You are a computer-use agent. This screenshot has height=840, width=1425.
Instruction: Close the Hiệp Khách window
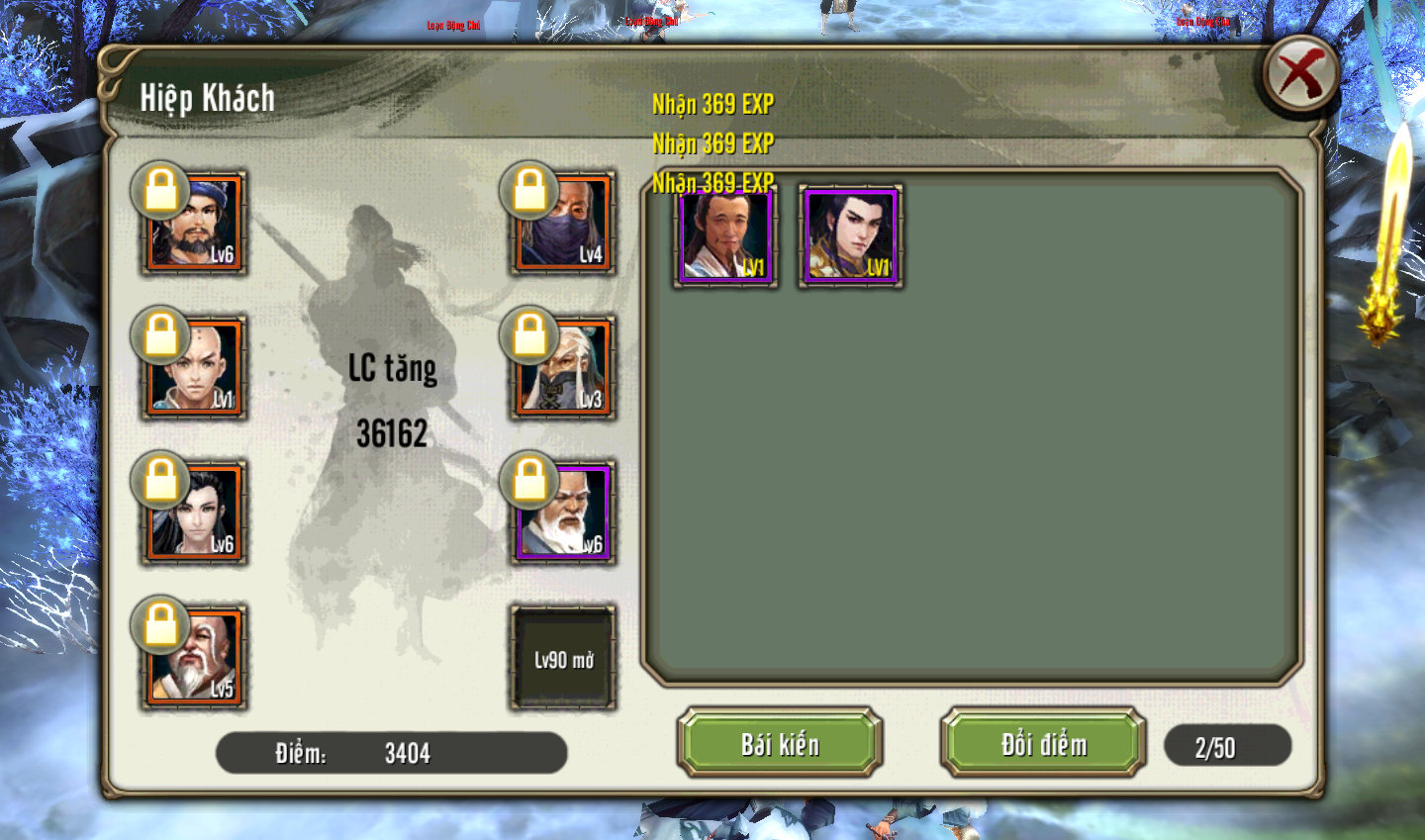click(x=1300, y=74)
